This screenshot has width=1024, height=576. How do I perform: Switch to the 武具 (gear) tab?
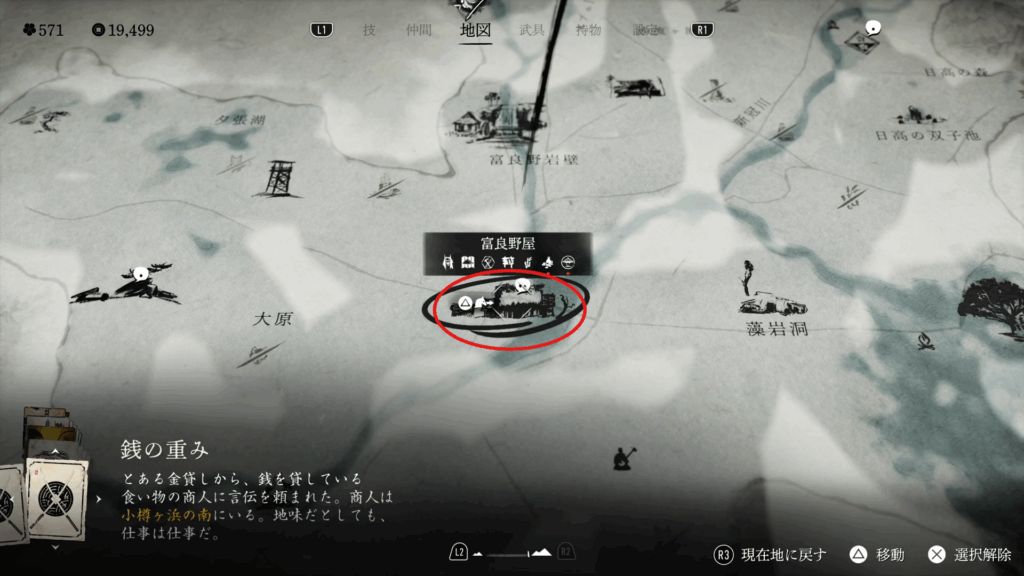tap(532, 30)
